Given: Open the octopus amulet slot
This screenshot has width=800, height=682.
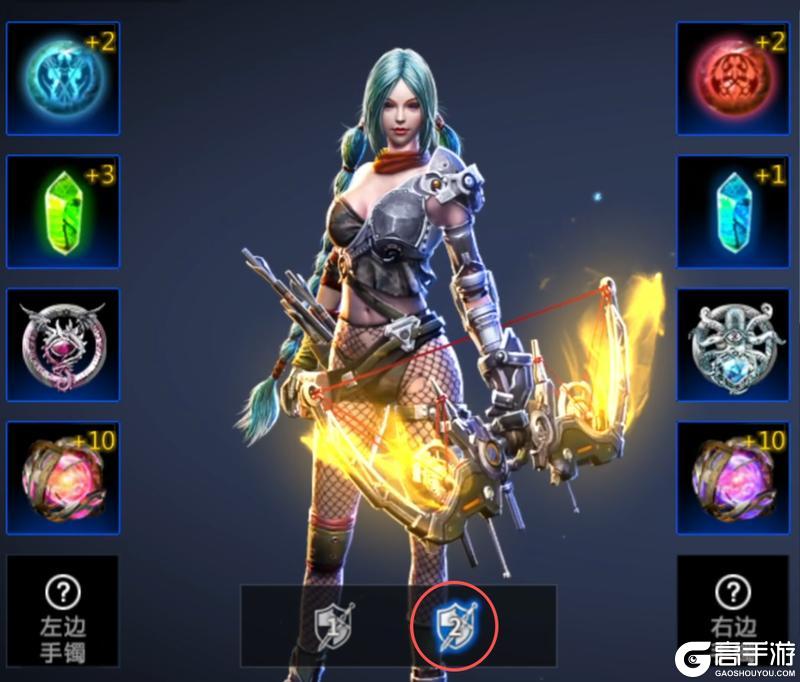Looking at the screenshot, I should tap(733, 345).
